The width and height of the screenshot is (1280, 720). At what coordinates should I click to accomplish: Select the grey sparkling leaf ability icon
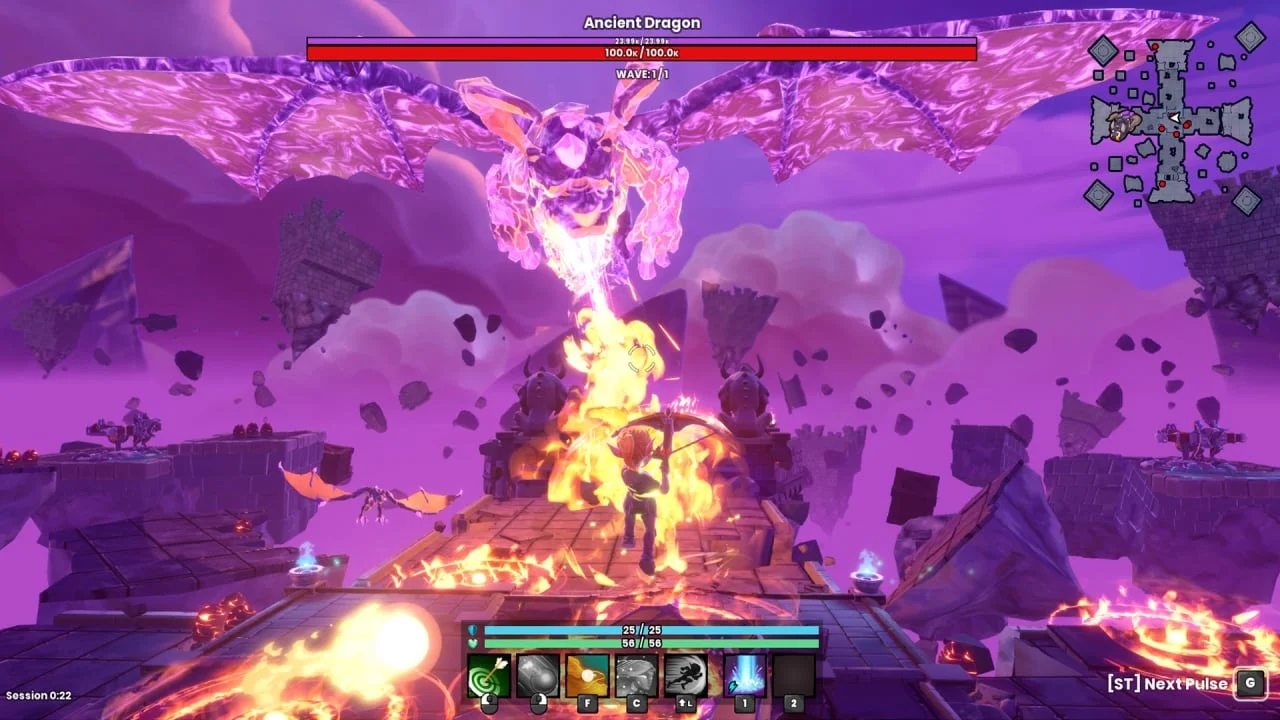point(636,676)
